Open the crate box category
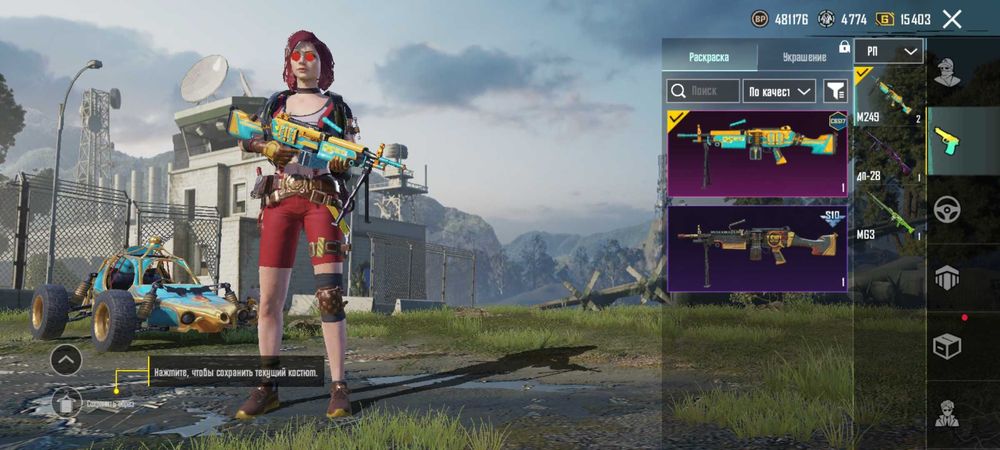Viewport: 1000px width, 450px height. point(946,346)
